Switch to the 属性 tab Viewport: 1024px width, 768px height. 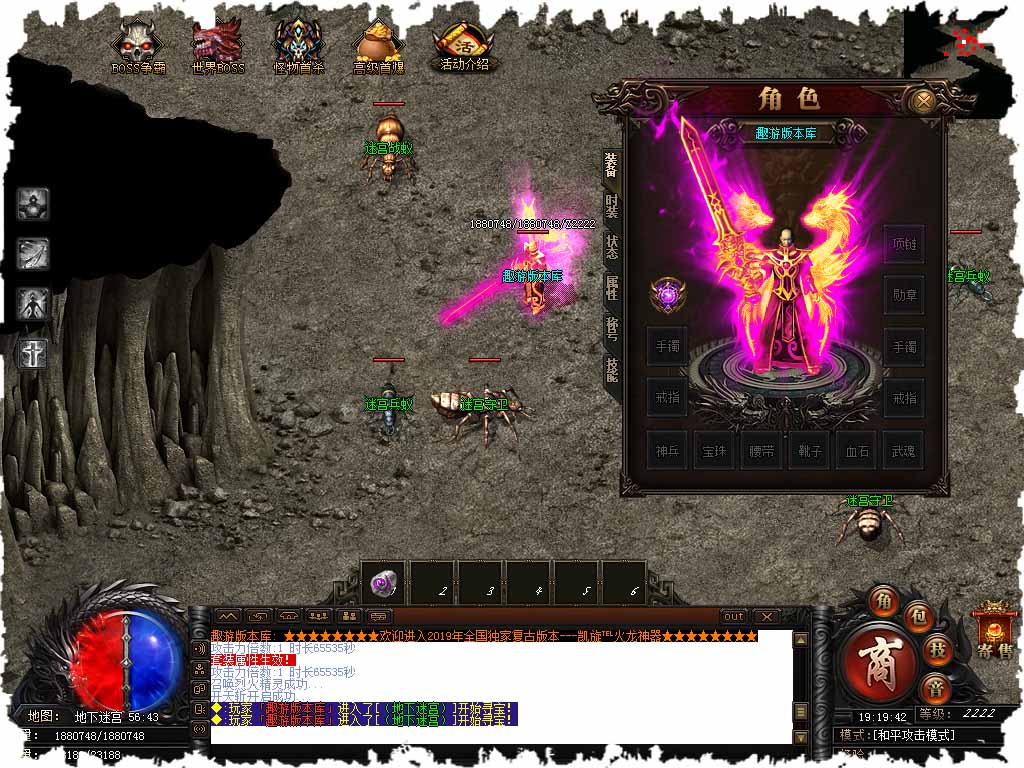[611, 289]
